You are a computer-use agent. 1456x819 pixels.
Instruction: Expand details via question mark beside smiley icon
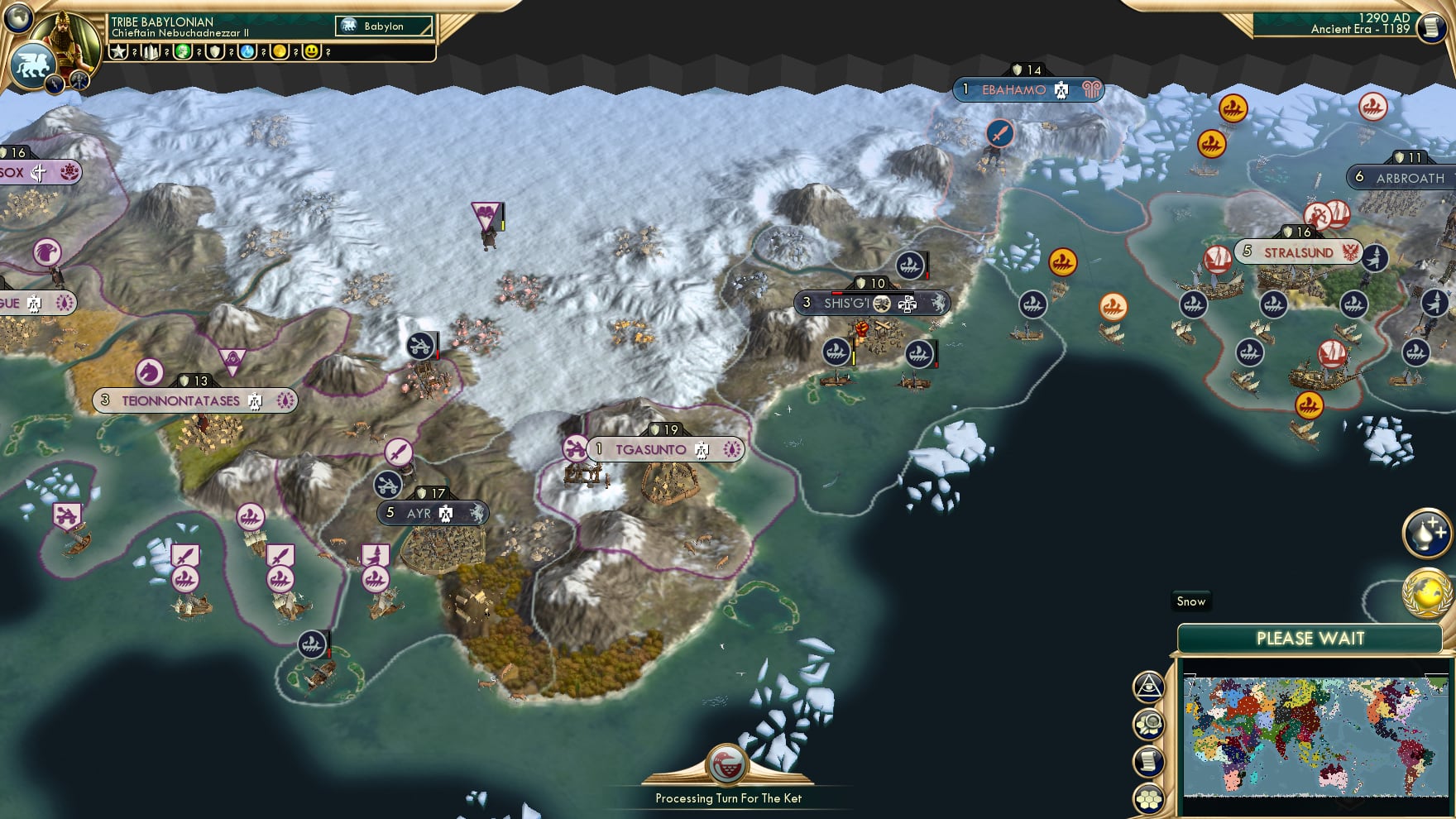tap(328, 50)
